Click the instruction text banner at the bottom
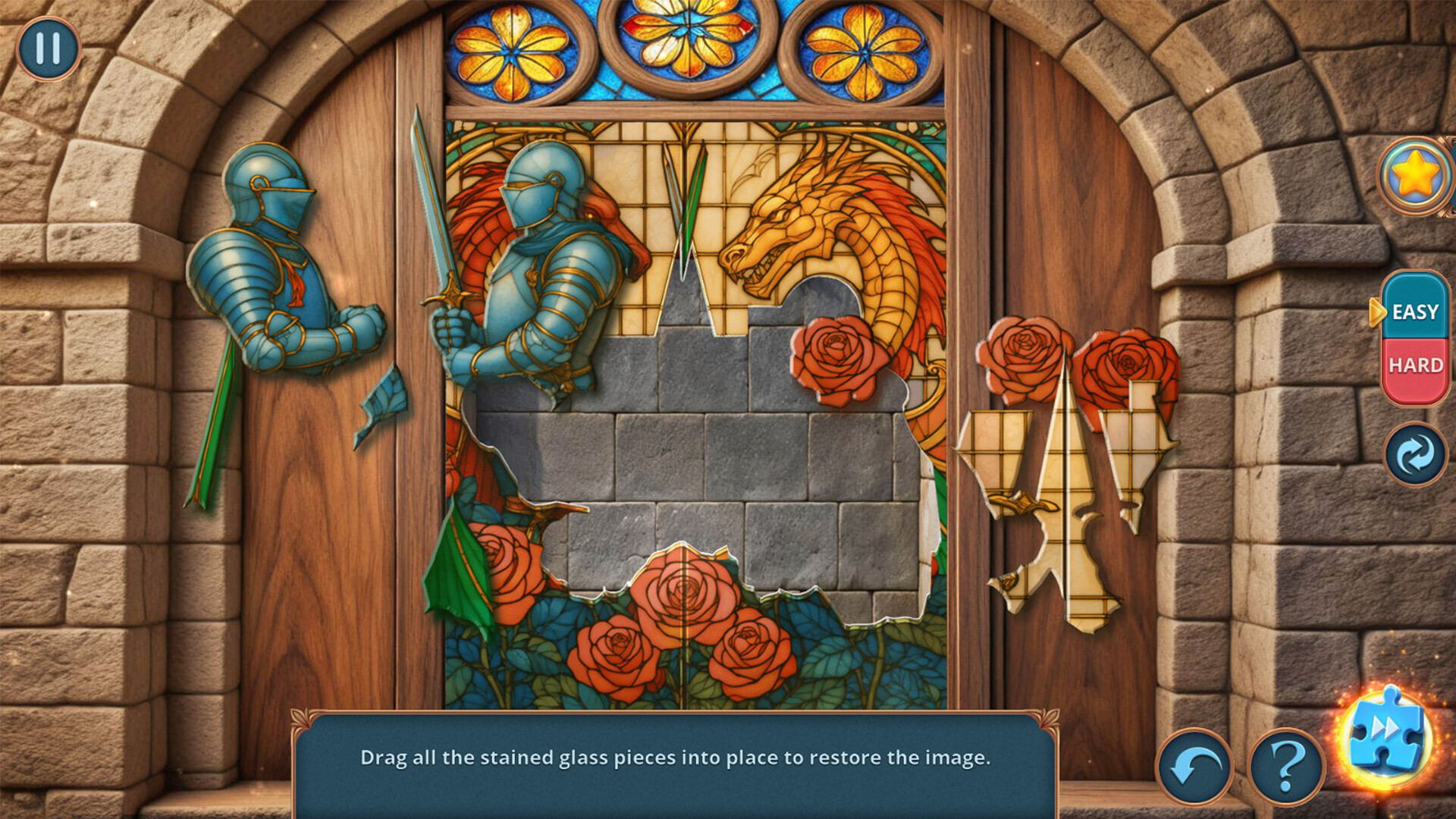The image size is (1456, 819). click(x=679, y=755)
